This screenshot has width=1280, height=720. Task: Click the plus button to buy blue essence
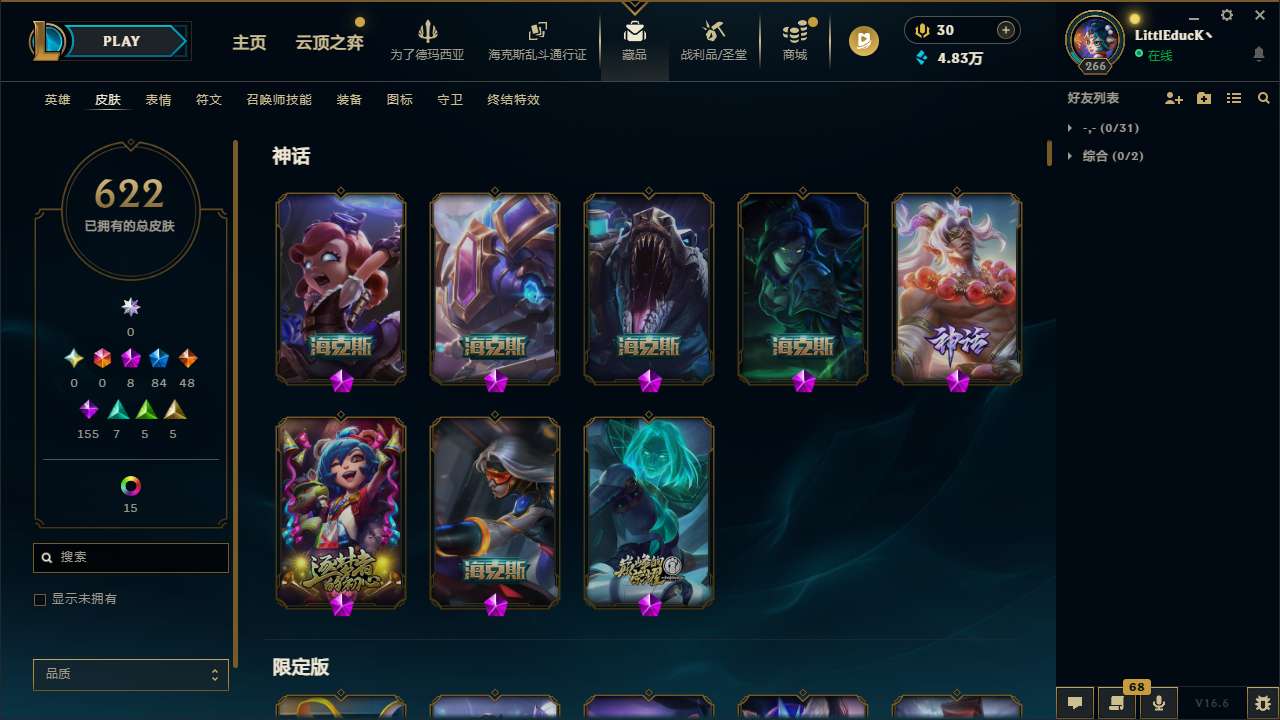[x=1004, y=30]
